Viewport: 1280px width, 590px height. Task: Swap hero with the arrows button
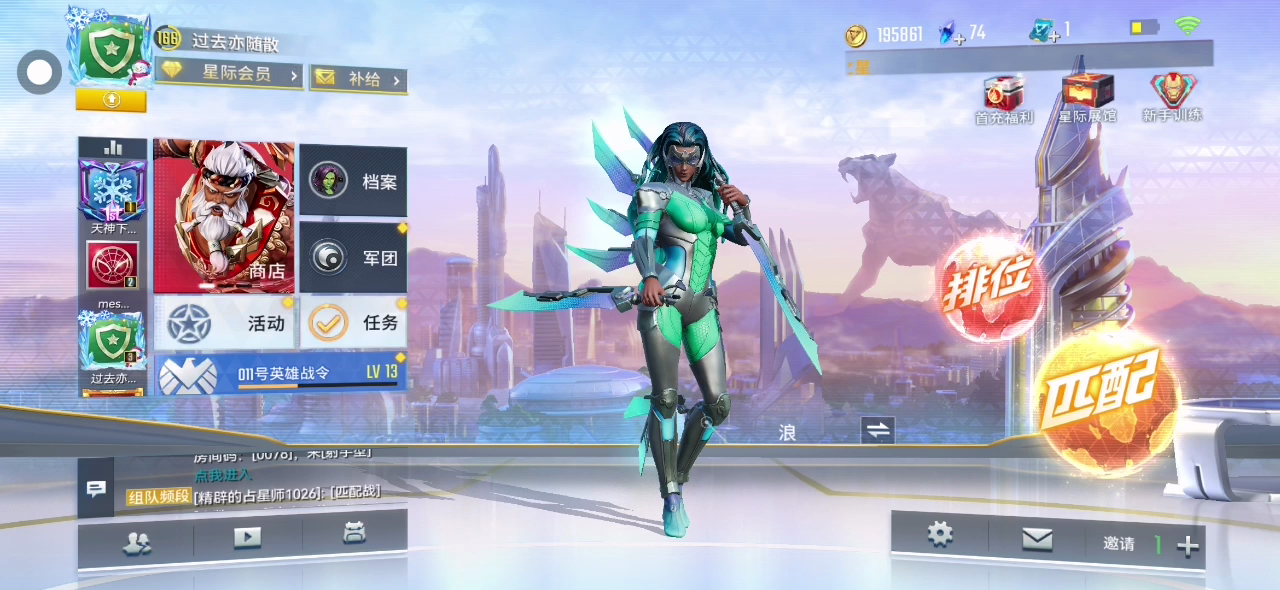coord(877,430)
